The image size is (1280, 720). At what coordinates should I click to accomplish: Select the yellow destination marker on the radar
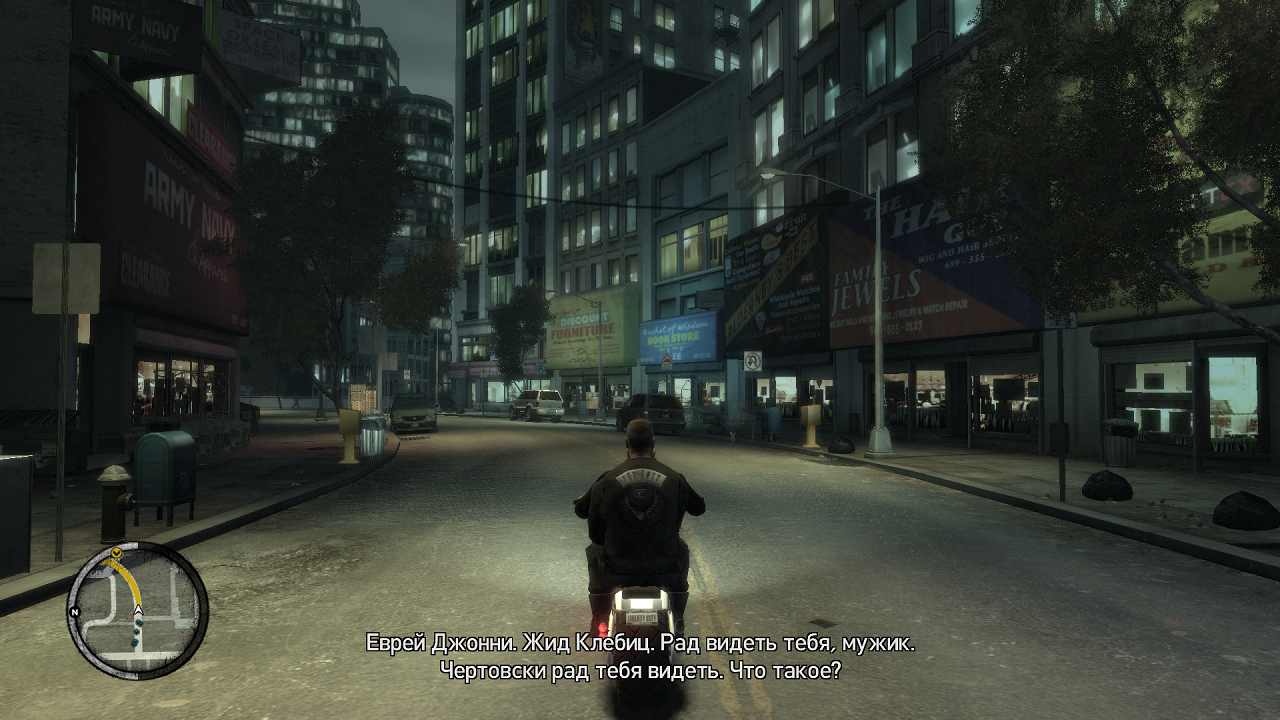(117, 552)
